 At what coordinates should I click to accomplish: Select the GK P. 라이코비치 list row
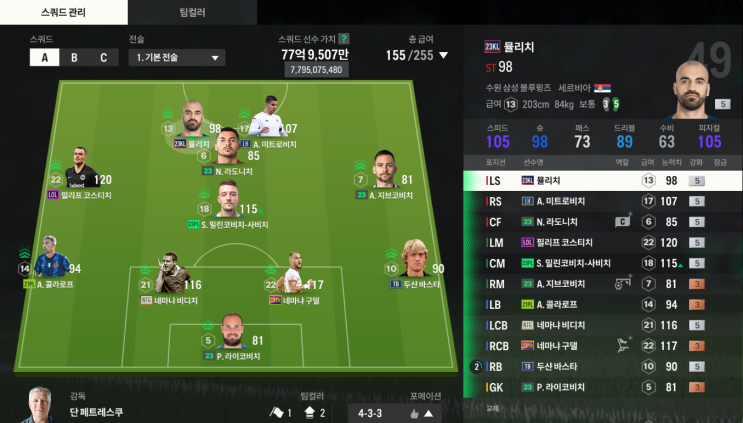pyautogui.click(x=602, y=387)
